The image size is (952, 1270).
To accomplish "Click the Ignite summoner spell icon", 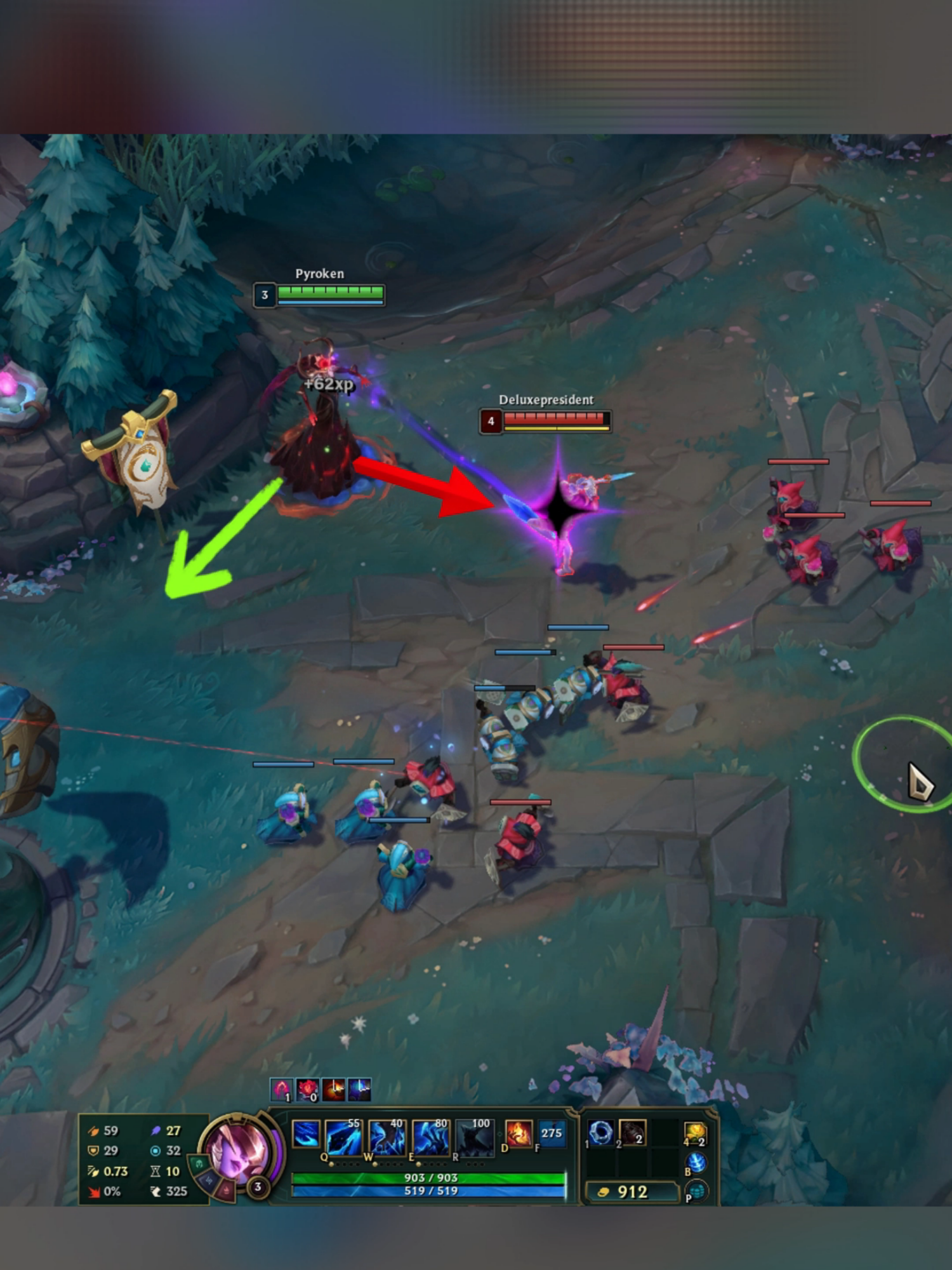I will [x=518, y=1134].
